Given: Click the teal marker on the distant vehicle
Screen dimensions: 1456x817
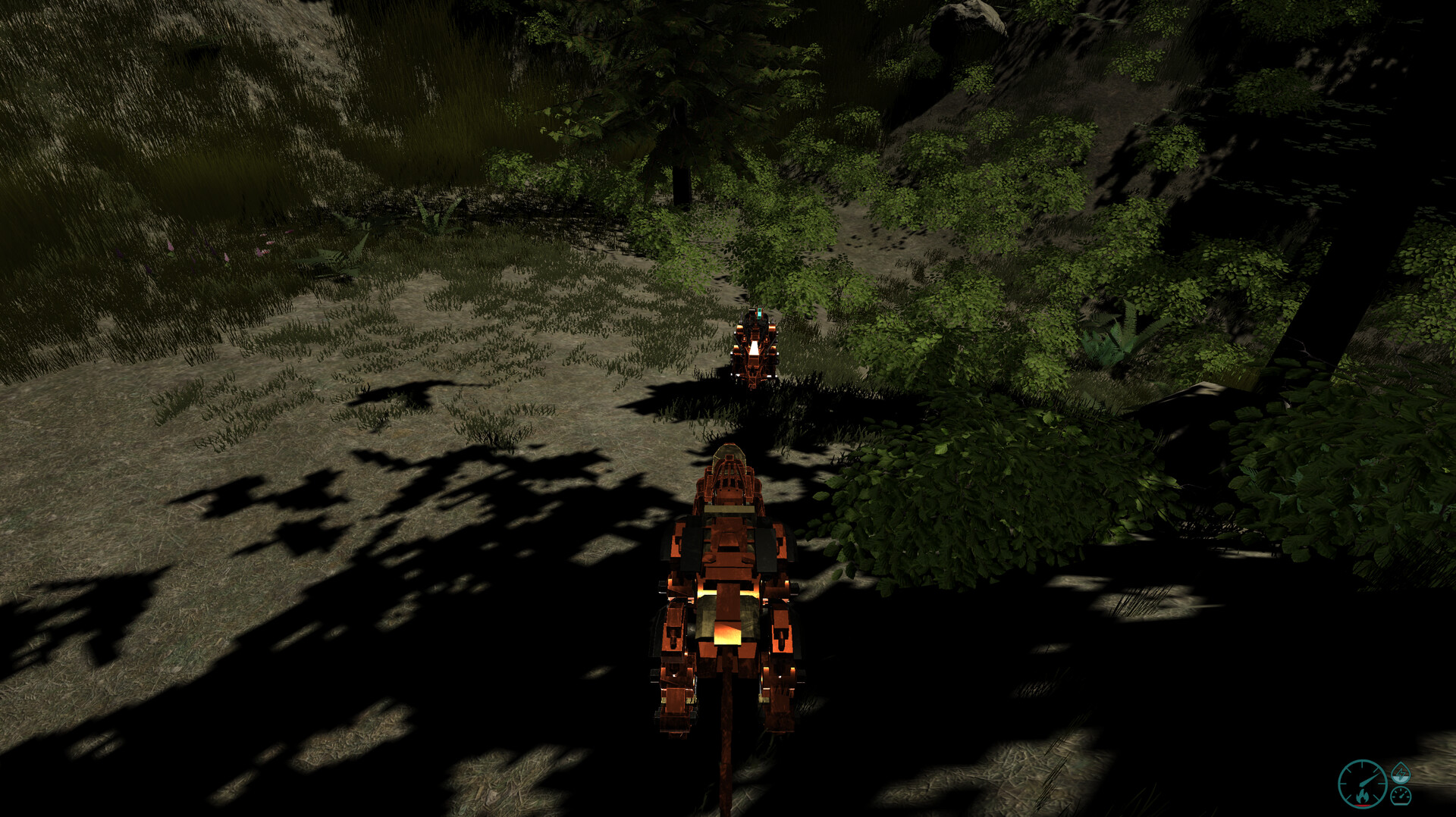Looking at the screenshot, I should tap(759, 313).
